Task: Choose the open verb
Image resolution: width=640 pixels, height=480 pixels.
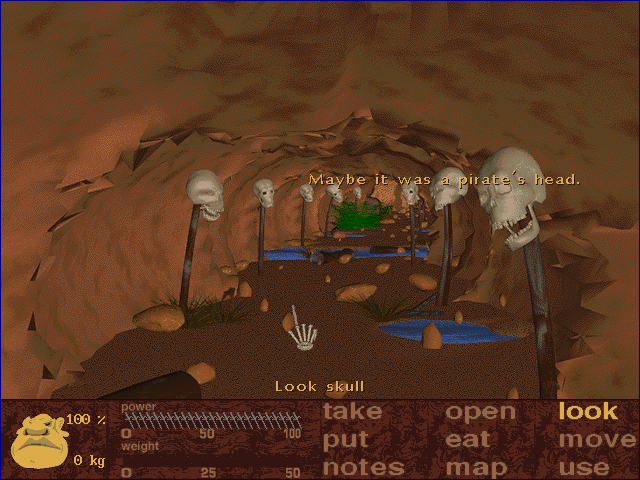Action: pyautogui.click(x=480, y=412)
